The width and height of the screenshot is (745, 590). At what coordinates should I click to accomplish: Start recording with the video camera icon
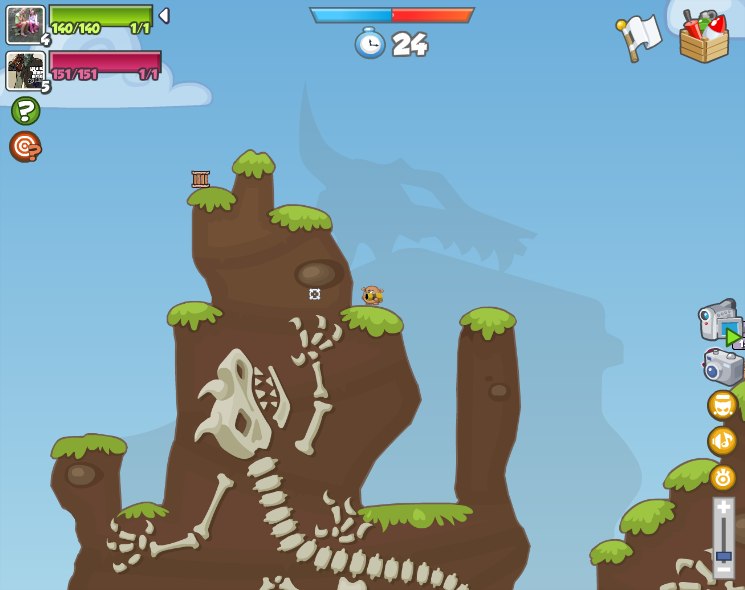719,323
